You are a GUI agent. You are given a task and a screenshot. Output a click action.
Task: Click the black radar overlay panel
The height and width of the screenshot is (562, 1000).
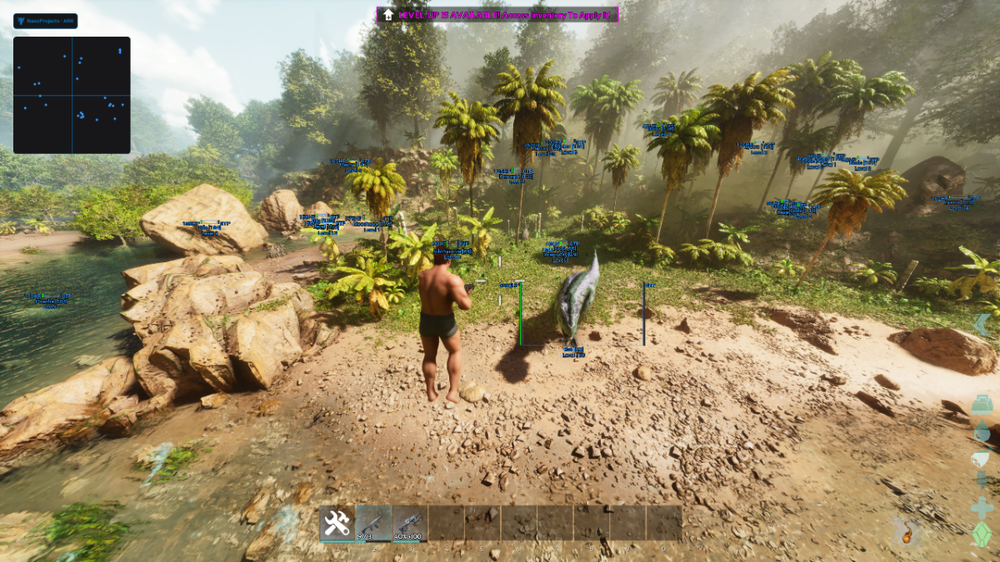[71, 95]
